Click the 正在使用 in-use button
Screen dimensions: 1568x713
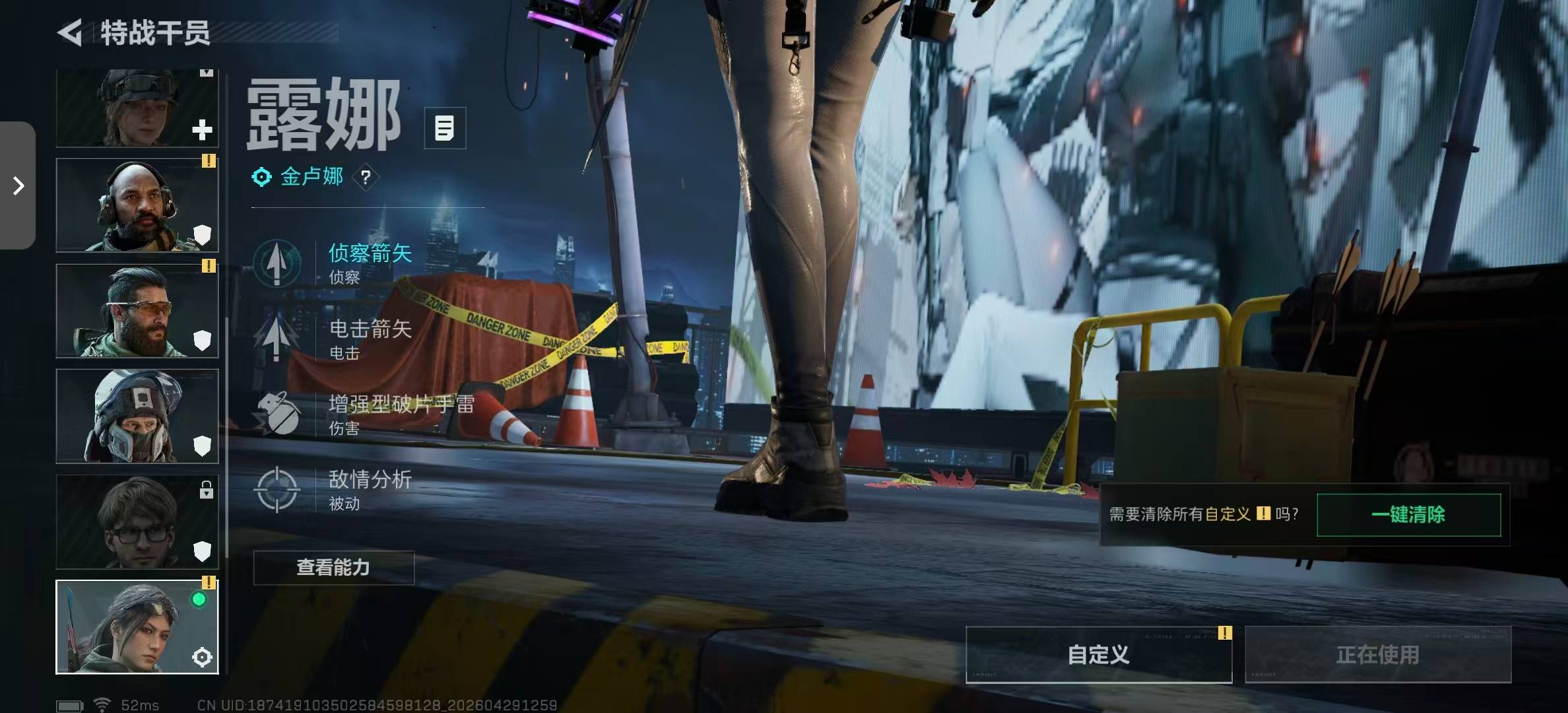(x=1378, y=654)
